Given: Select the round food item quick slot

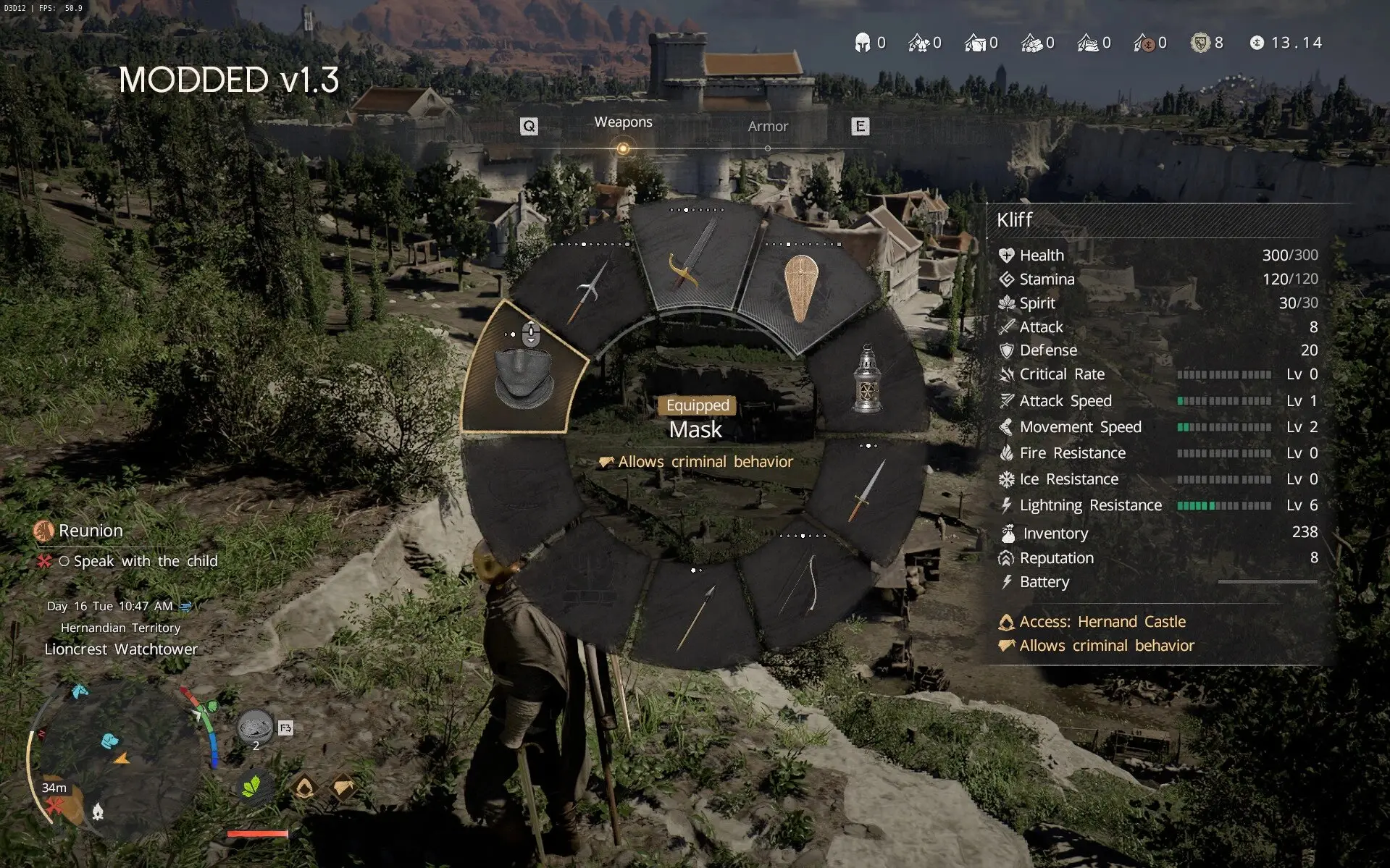Looking at the screenshot, I should click(255, 726).
